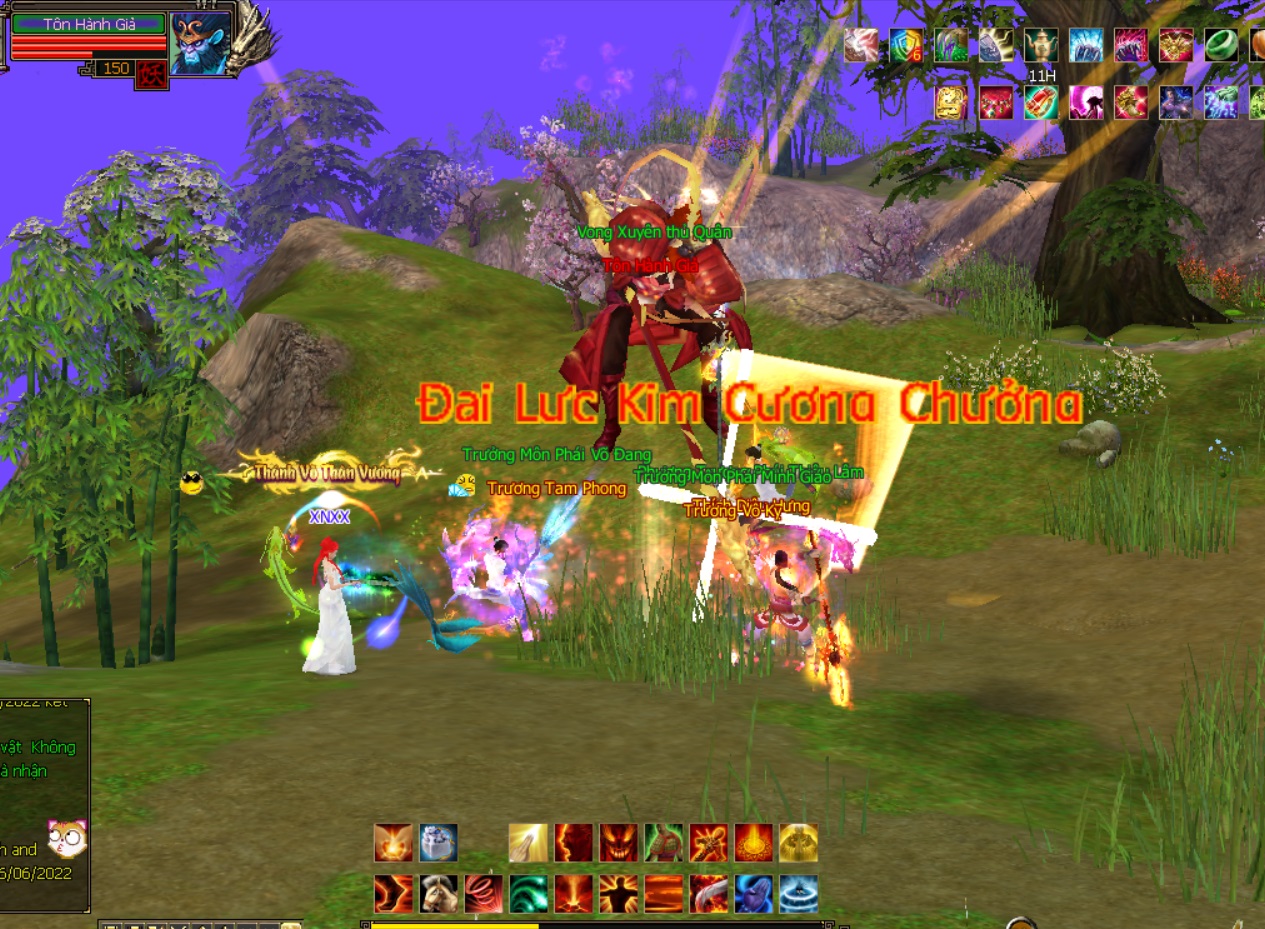Use the horse mount hotbar slot
This screenshot has width=1265, height=929.
tap(438, 893)
